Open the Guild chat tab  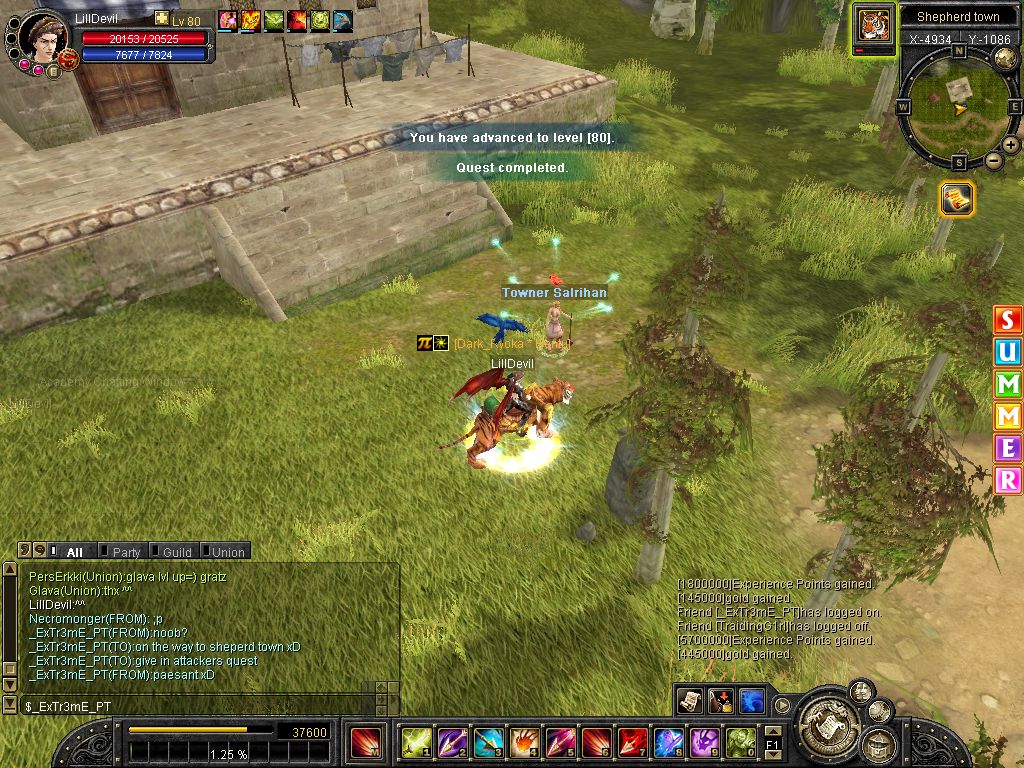(176, 551)
